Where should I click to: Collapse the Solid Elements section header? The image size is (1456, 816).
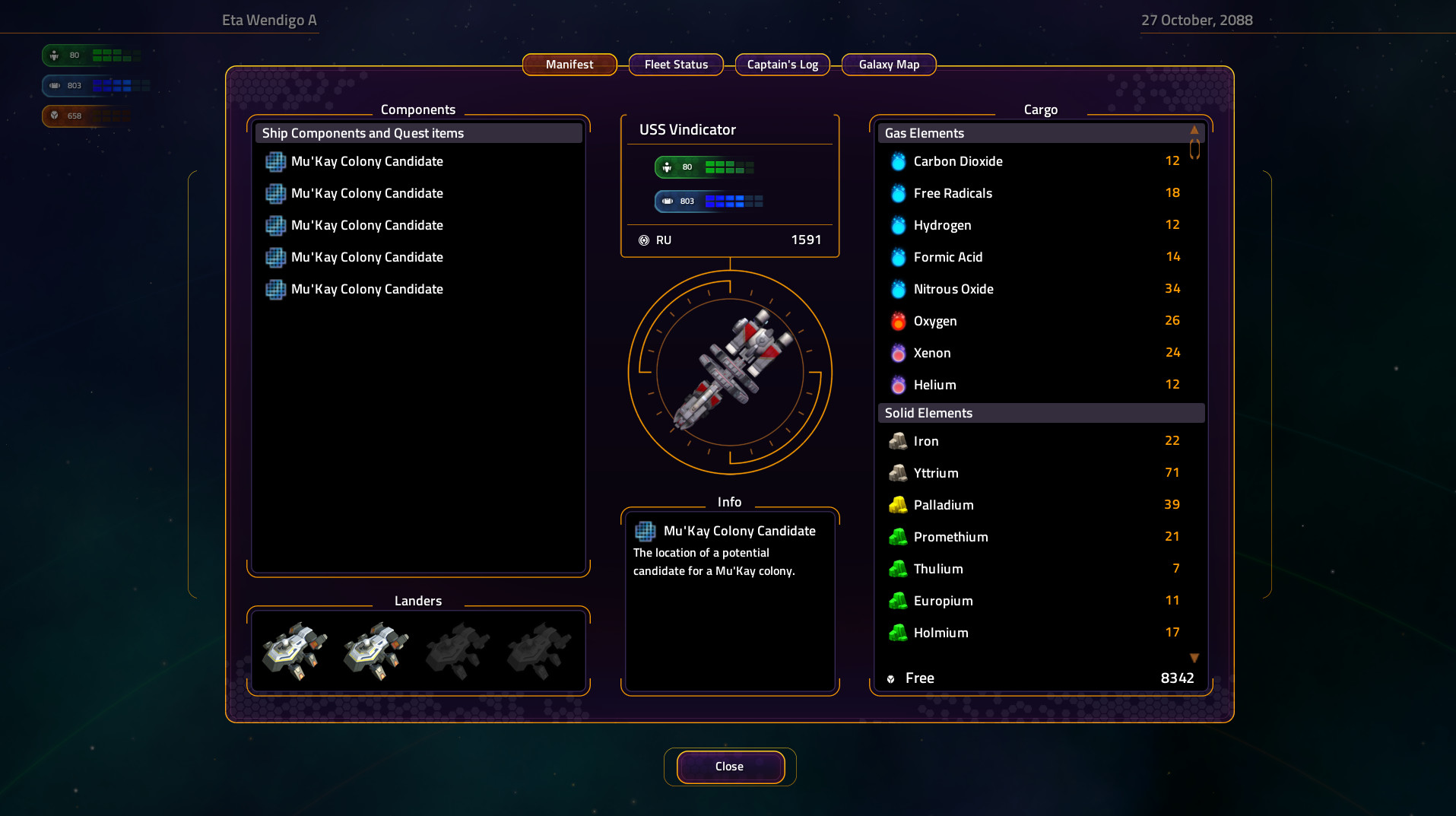pyautogui.click(x=1040, y=412)
